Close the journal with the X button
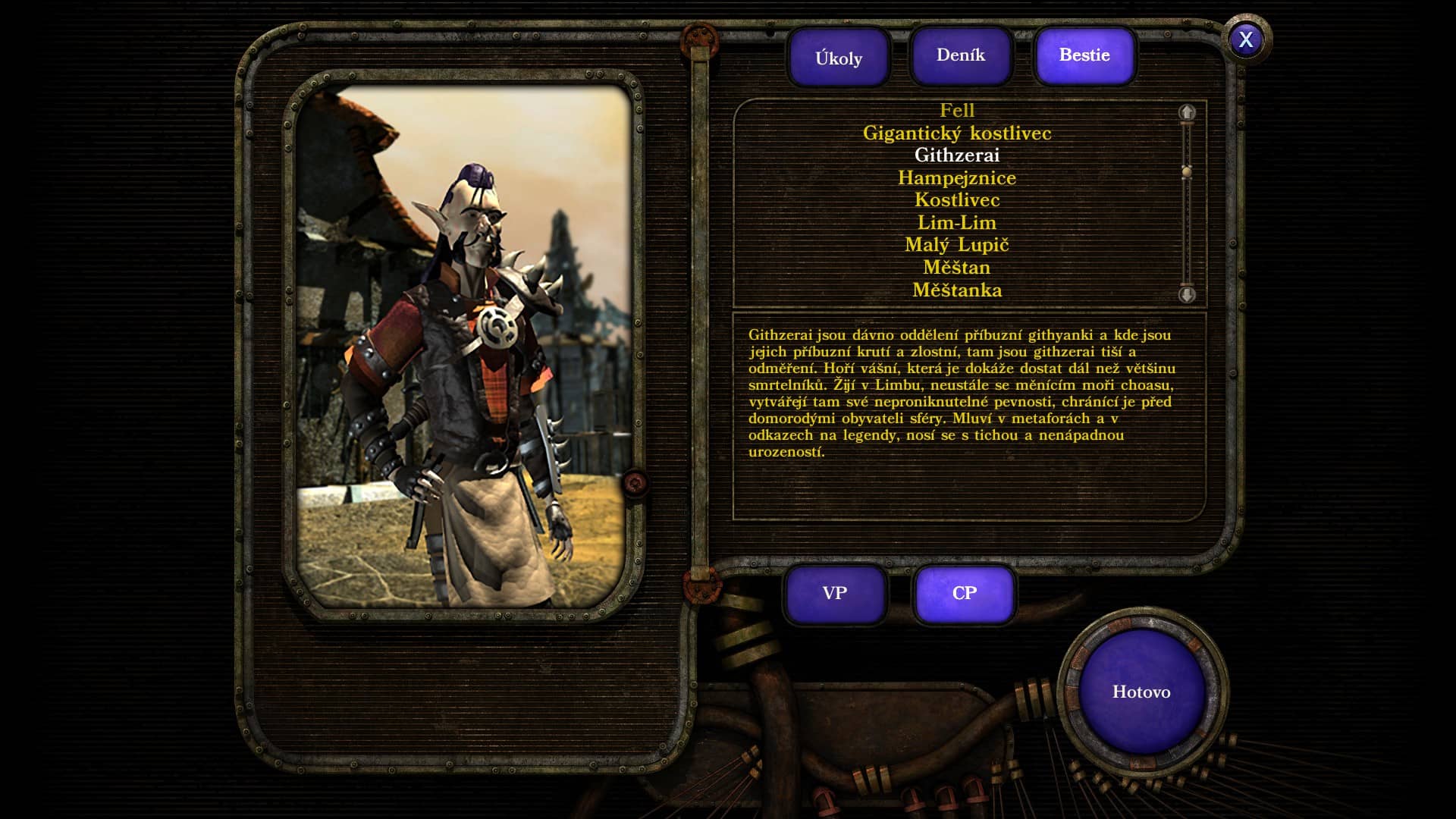This screenshot has width=1456, height=819. (1246, 39)
